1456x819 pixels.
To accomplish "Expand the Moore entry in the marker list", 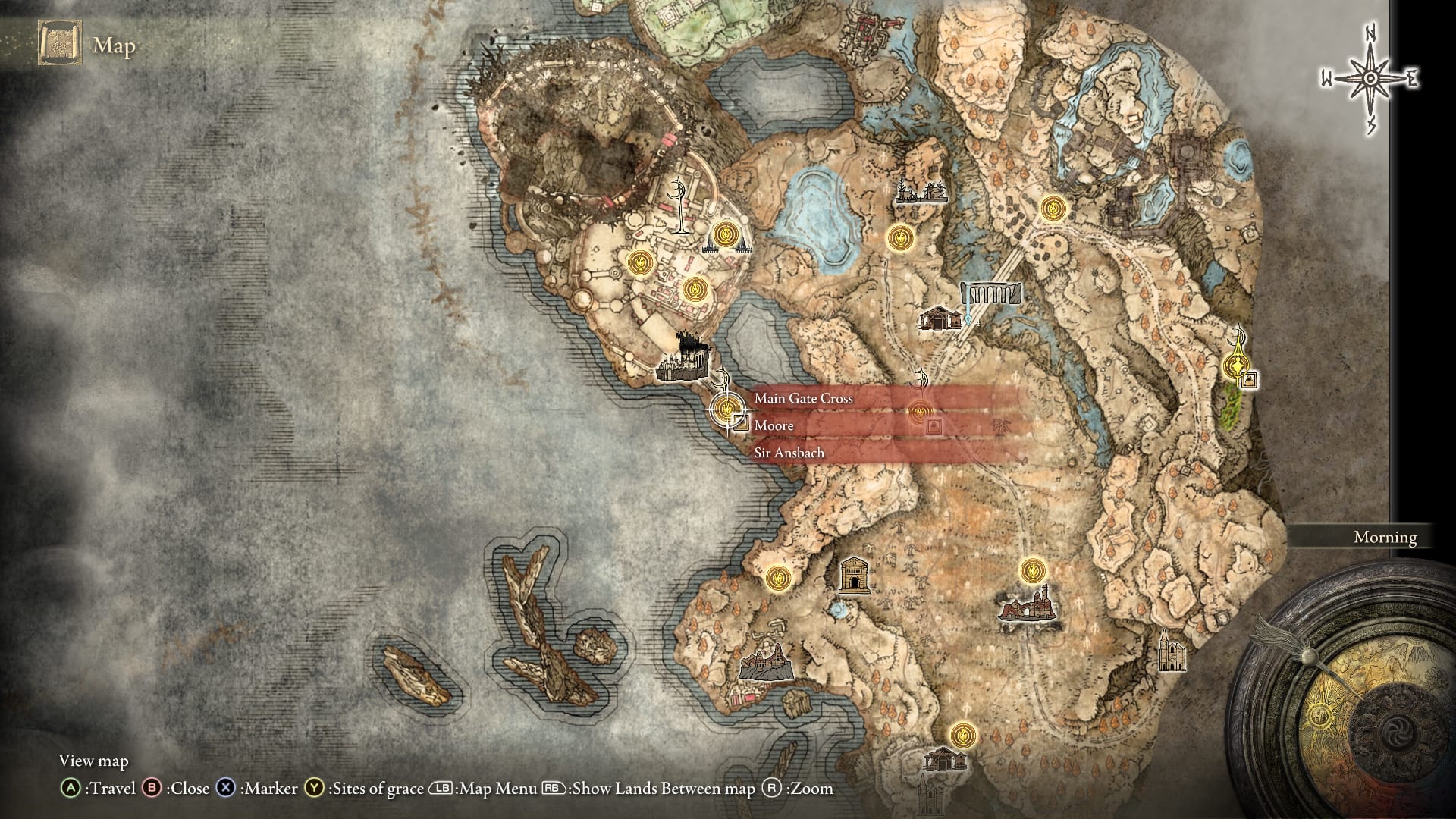I will [773, 425].
